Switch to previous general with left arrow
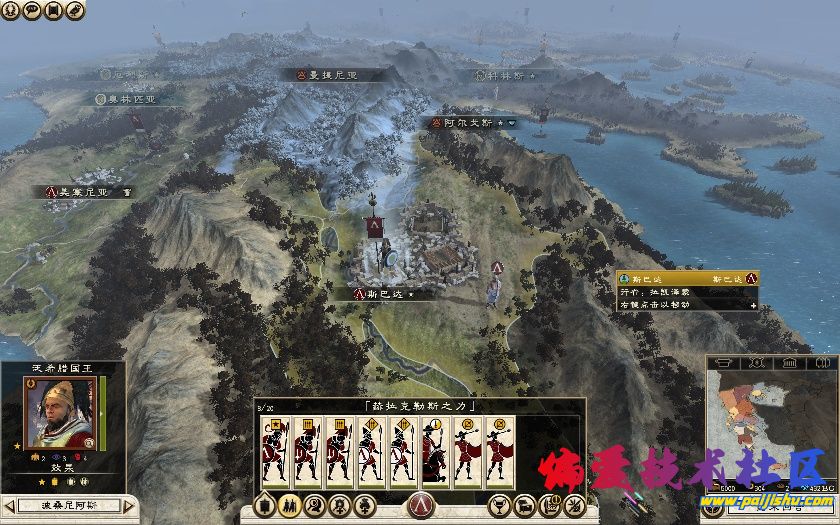The height and width of the screenshot is (525, 840). (8, 505)
